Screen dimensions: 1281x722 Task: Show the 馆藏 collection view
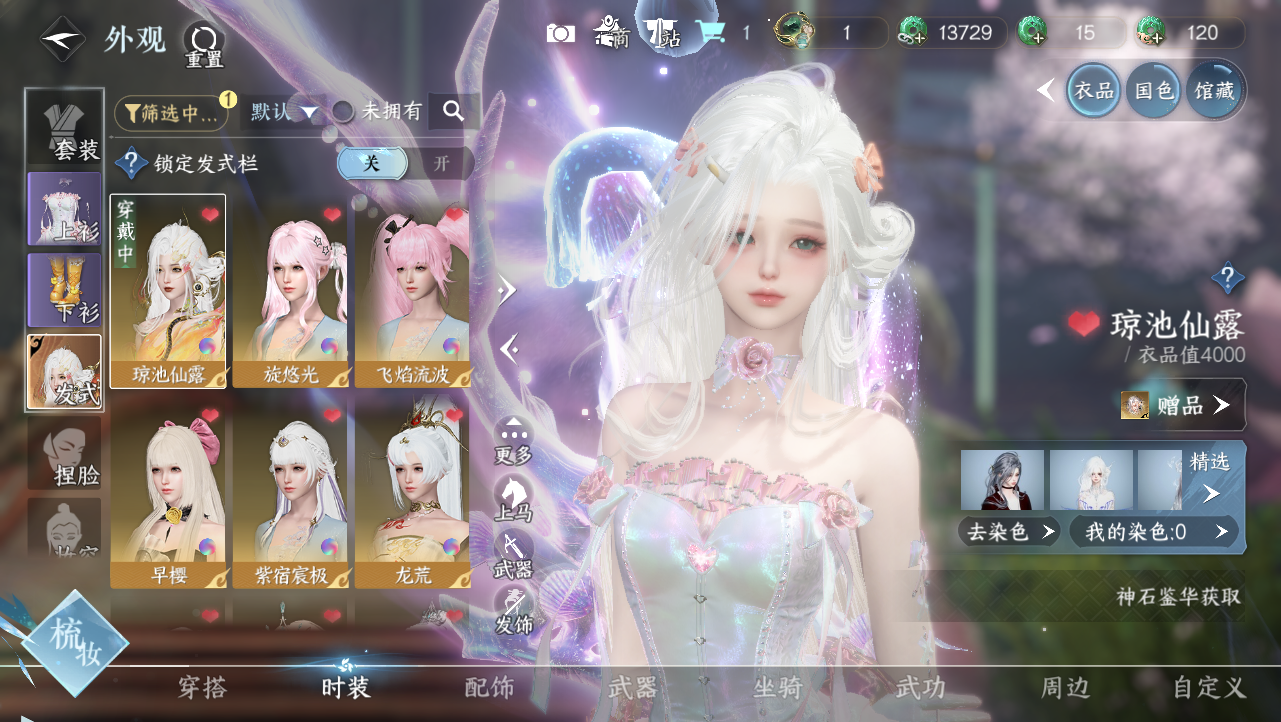(1214, 91)
